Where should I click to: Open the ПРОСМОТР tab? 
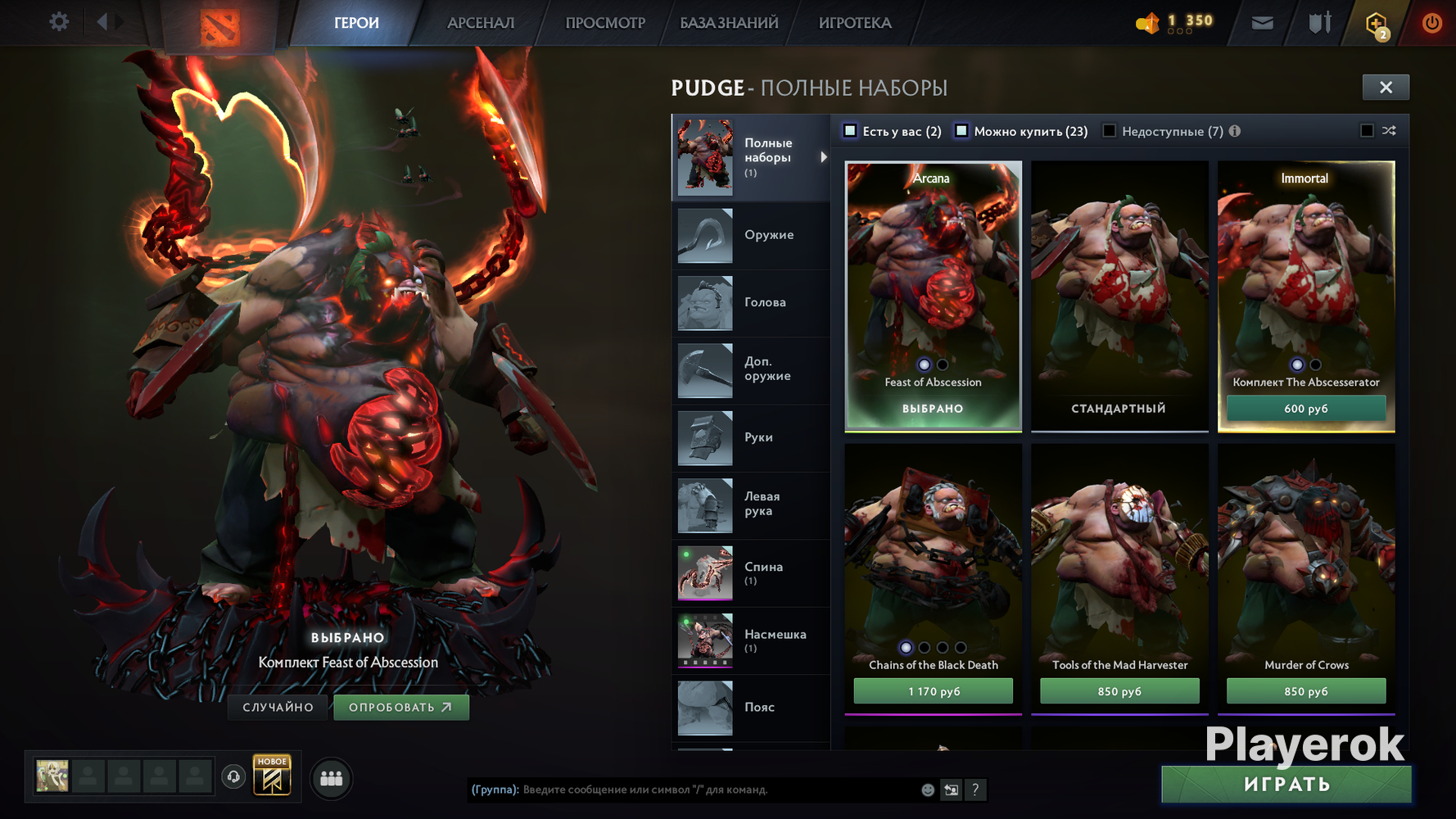tap(605, 23)
